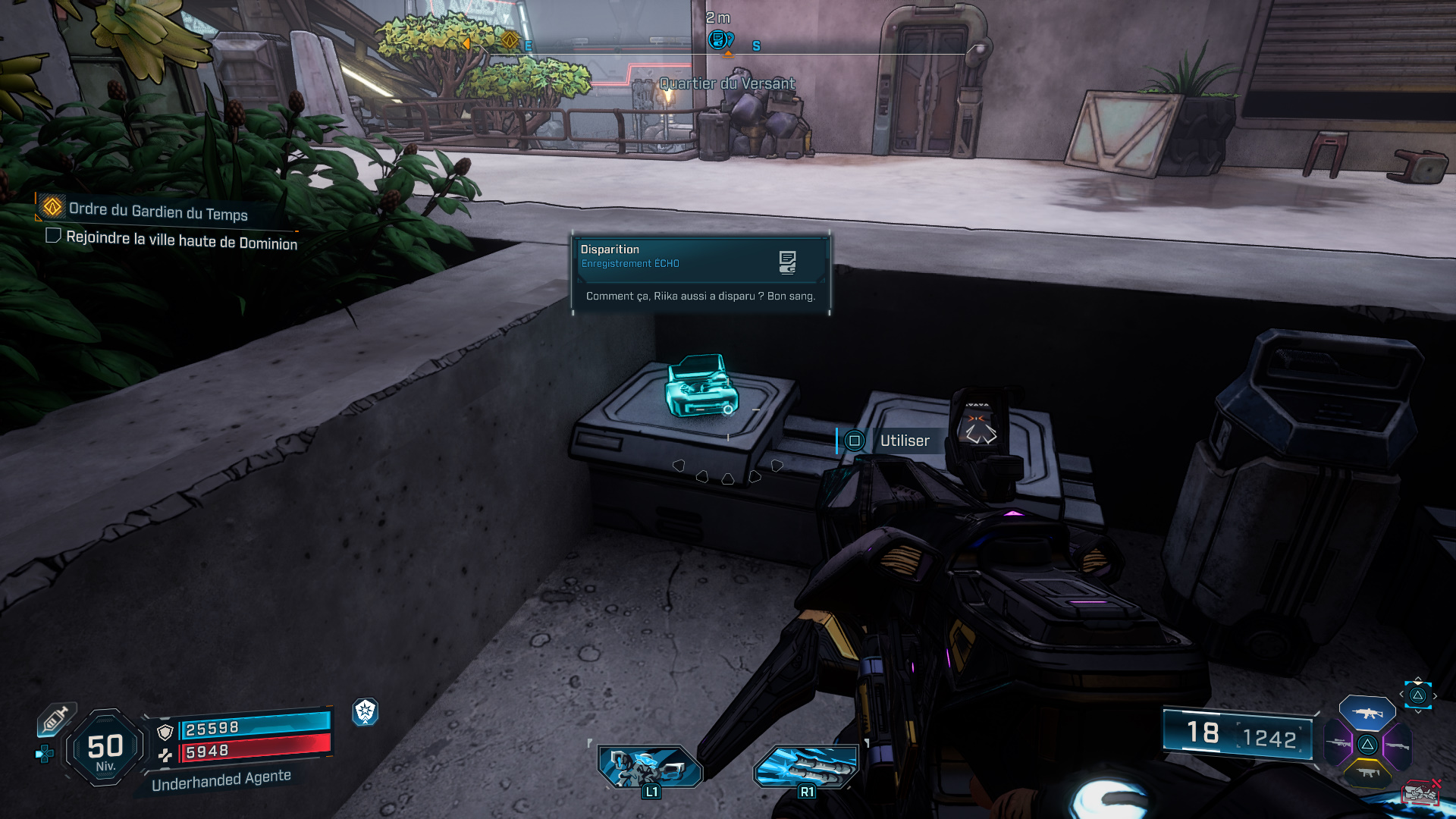Click the grenade icon with red cross marker
The width and height of the screenshot is (1456, 819).
click(1422, 792)
